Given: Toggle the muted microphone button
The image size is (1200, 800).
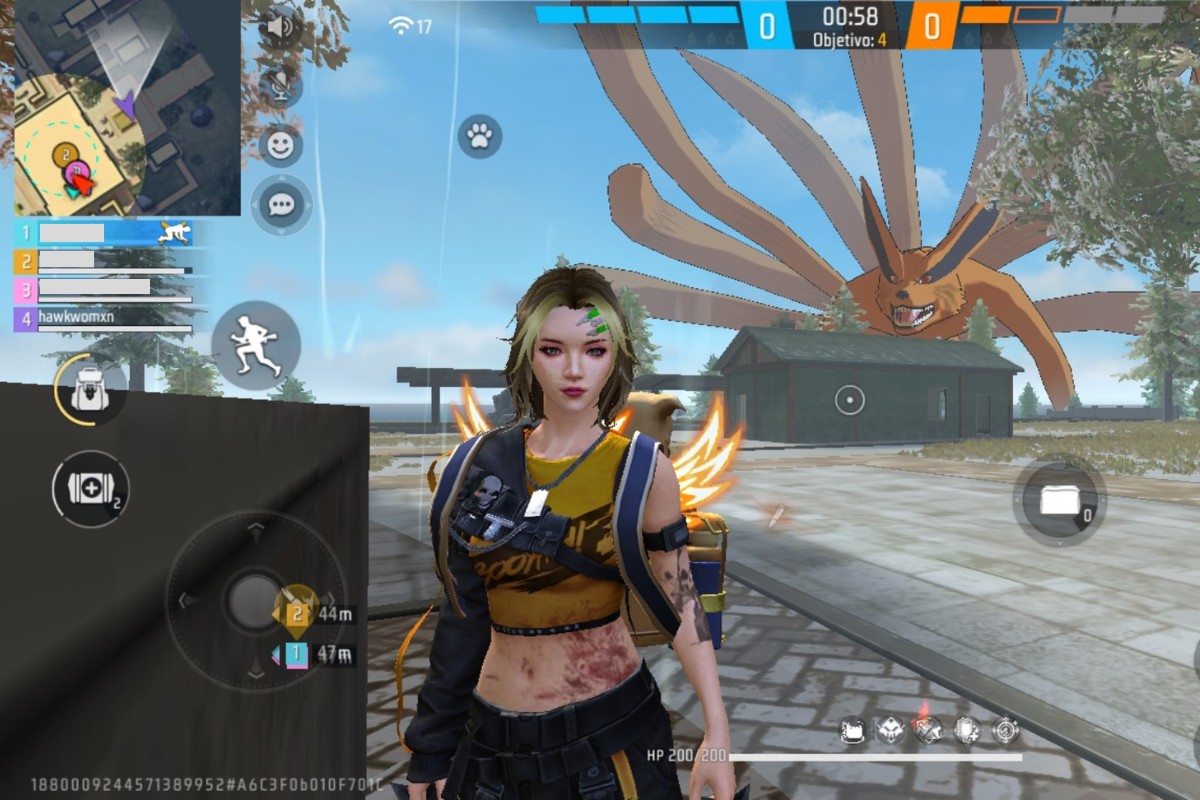Looking at the screenshot, I should (x=279, y=86).
